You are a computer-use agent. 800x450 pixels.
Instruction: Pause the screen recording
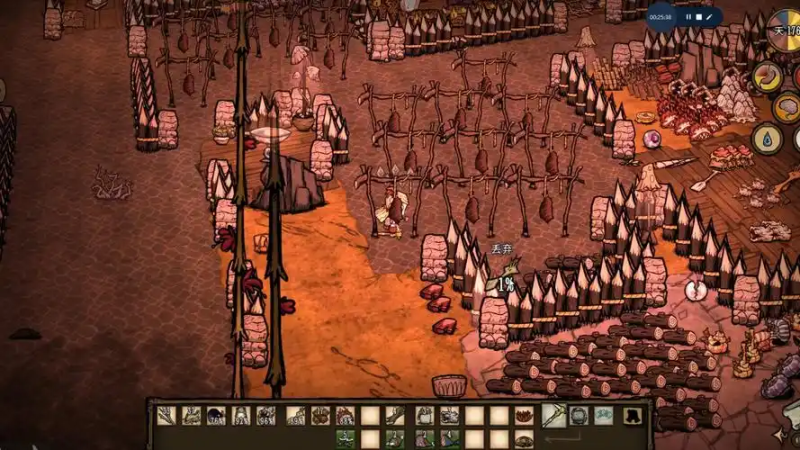point(688,17)
